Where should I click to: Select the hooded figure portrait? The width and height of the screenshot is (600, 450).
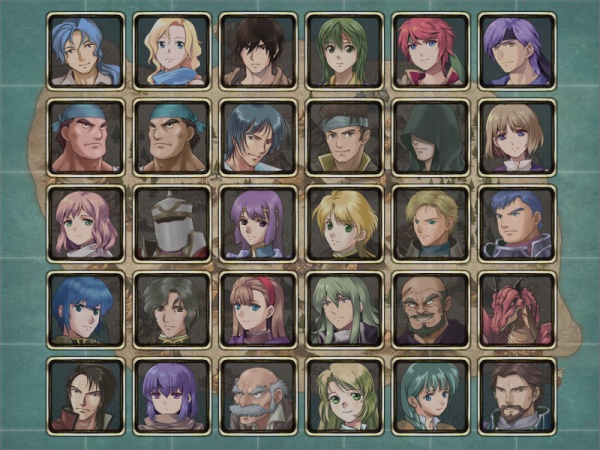tap(431, 137)
